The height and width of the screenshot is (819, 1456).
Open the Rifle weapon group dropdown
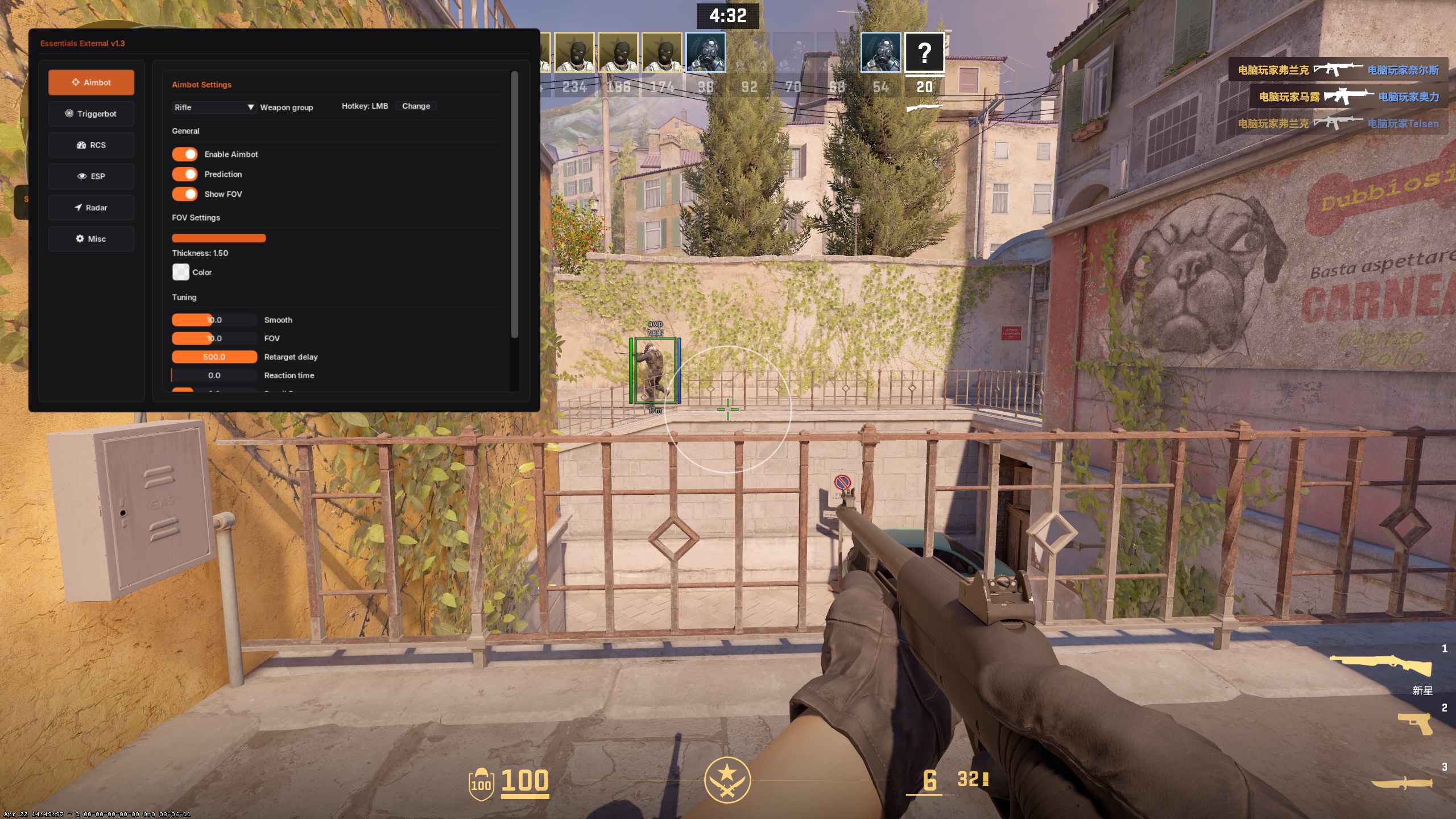point(214,107)
